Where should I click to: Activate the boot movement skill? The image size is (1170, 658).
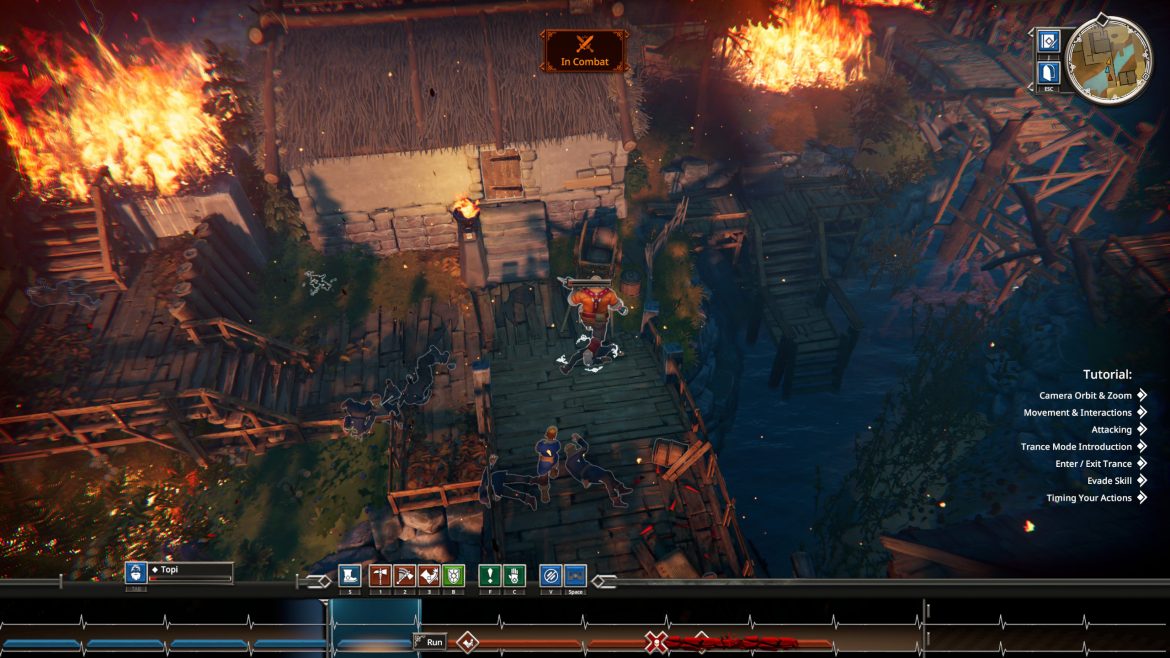click(x=349, y=575)
